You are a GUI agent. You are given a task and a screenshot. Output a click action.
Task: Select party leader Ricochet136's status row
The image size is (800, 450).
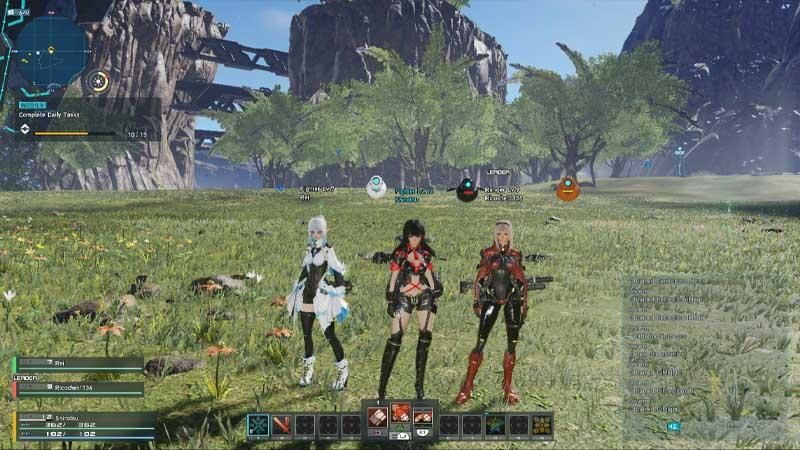point(80,388)
